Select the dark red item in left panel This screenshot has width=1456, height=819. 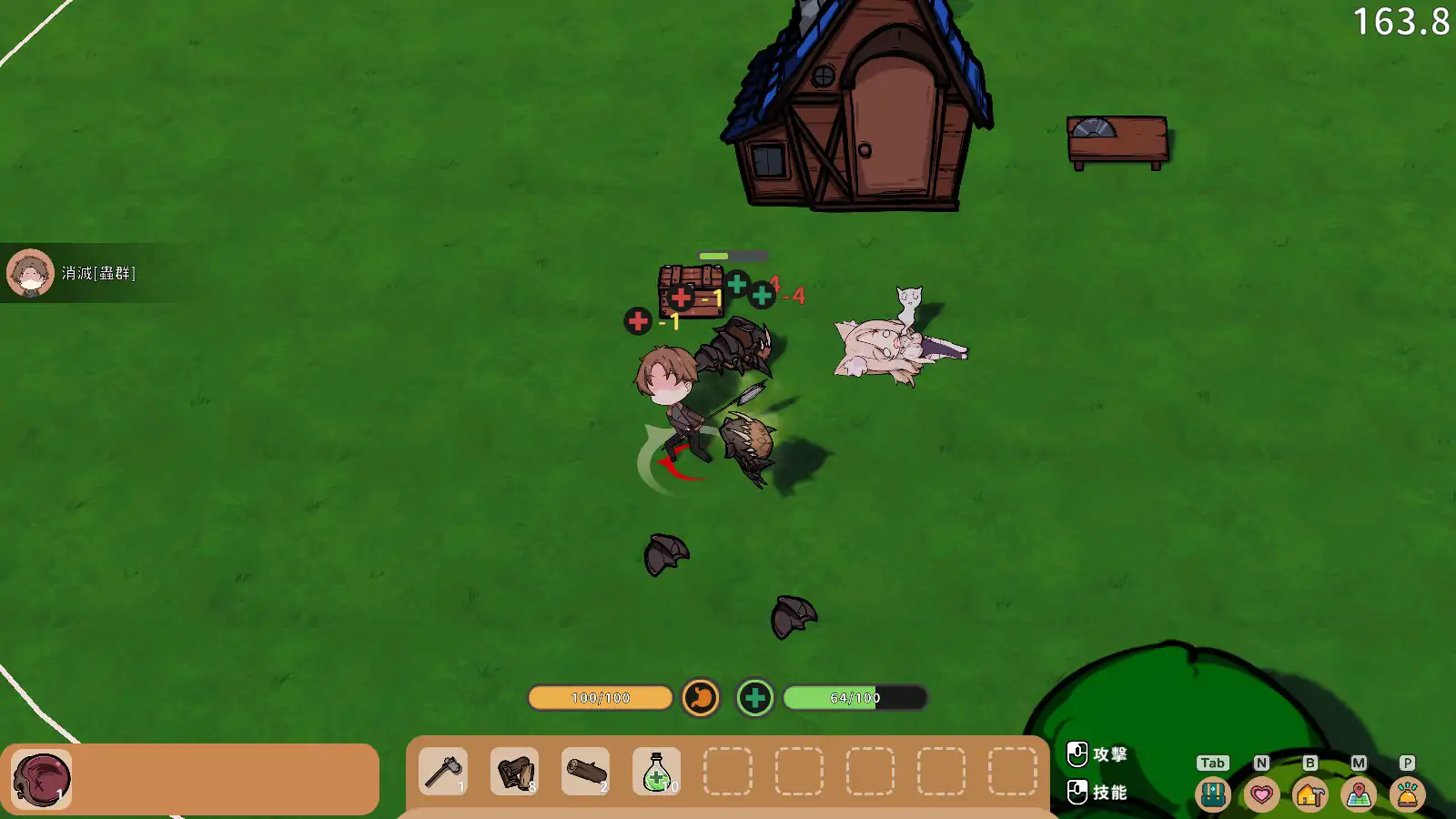(42, 780)
